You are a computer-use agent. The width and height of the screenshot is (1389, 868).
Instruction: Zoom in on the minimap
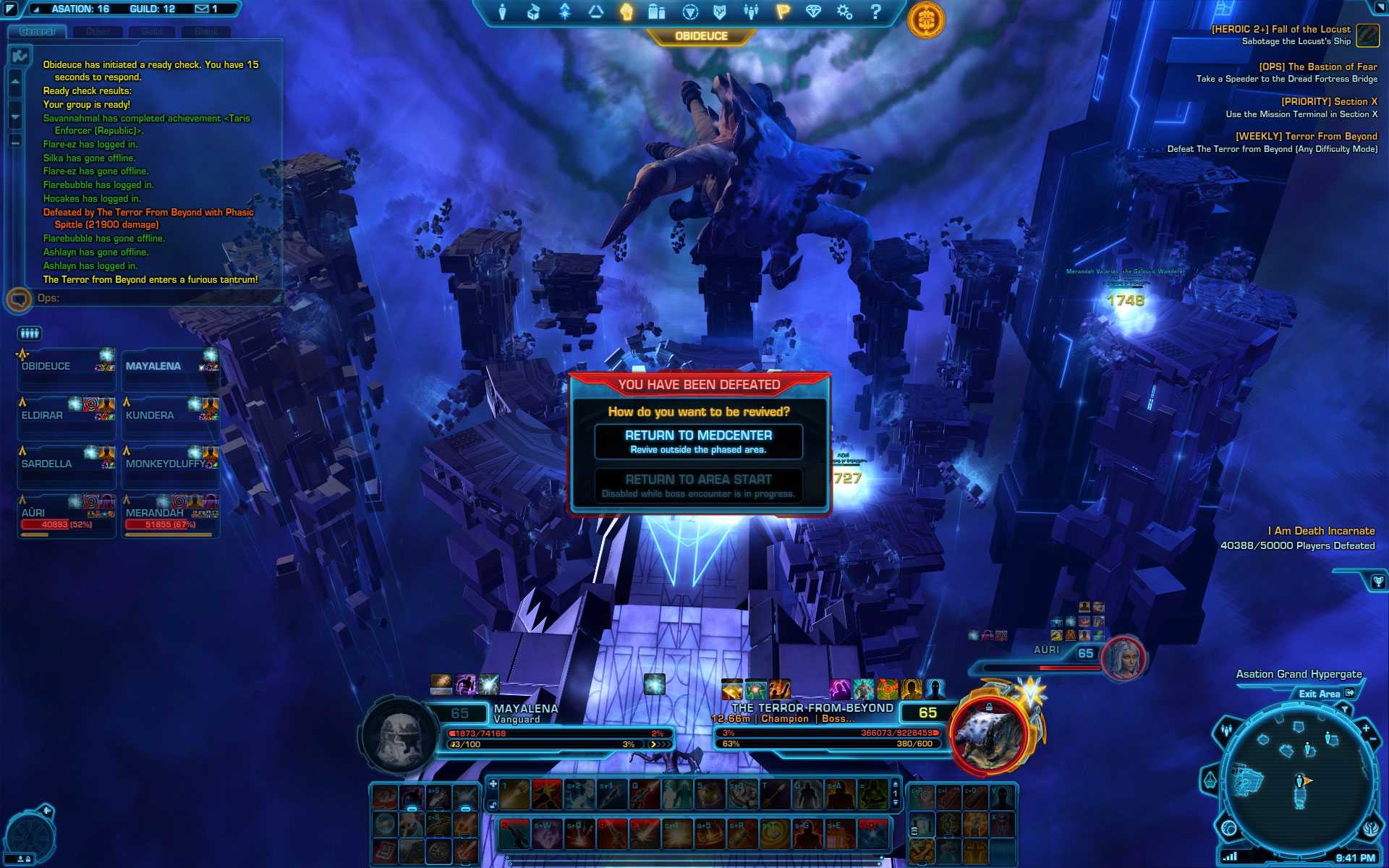[1365, 728]
